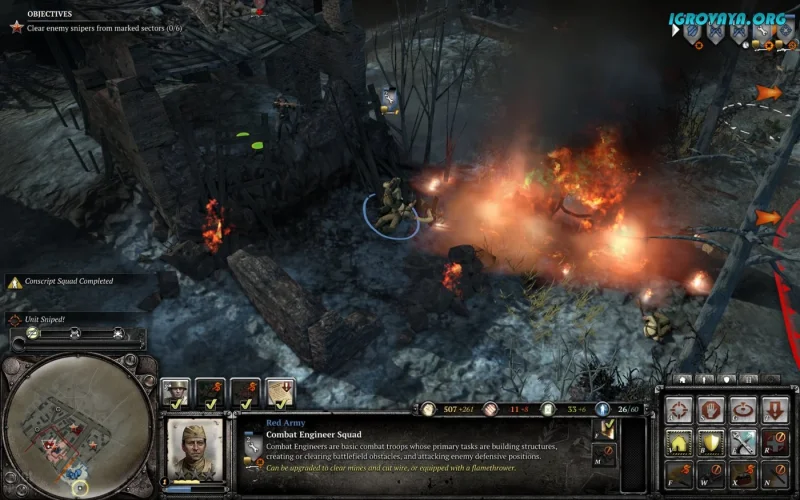Choose the wrench repair ability

(x=742, y=442)
